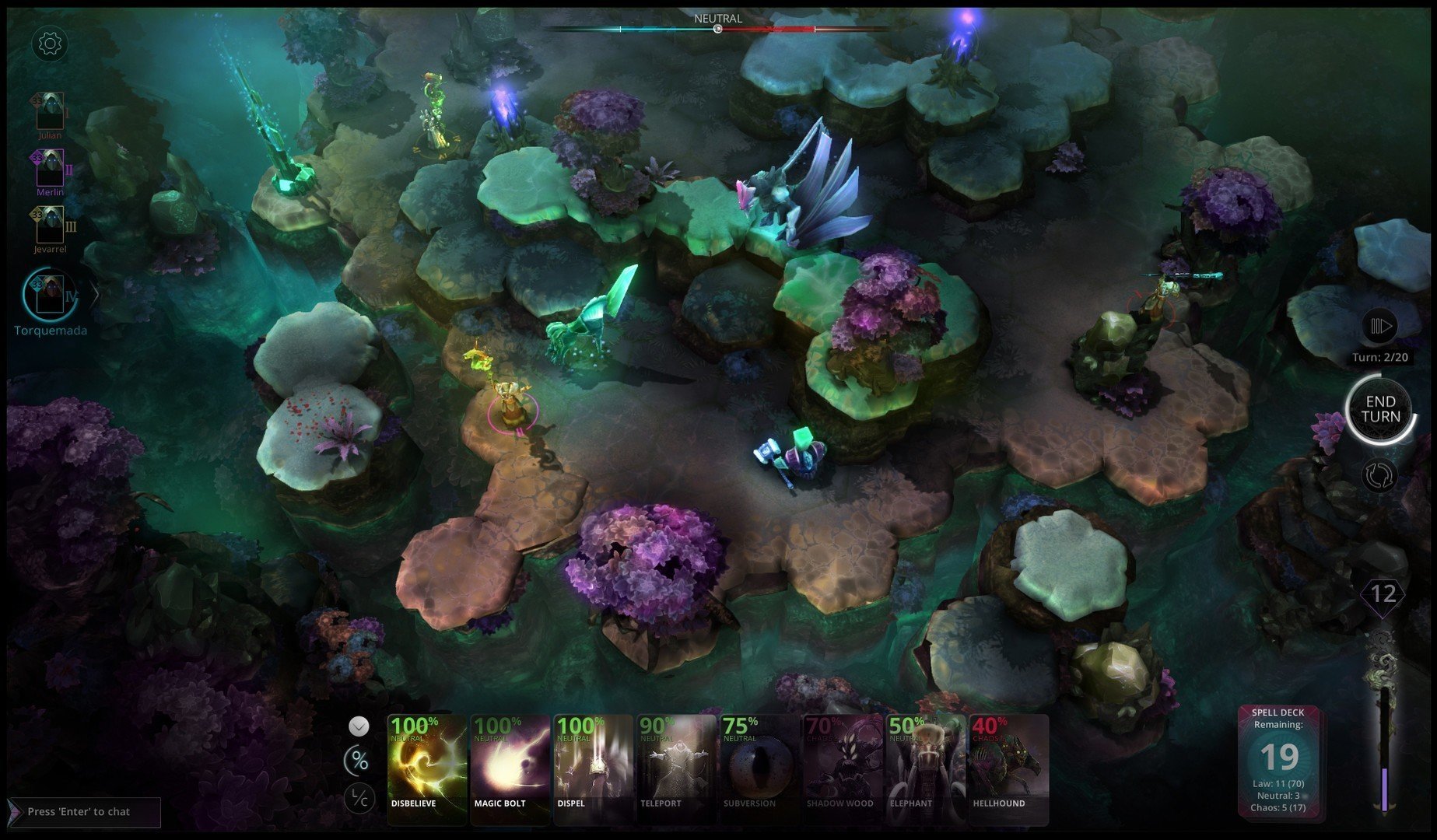Click the End Turn button

(x=1380, y=409)
